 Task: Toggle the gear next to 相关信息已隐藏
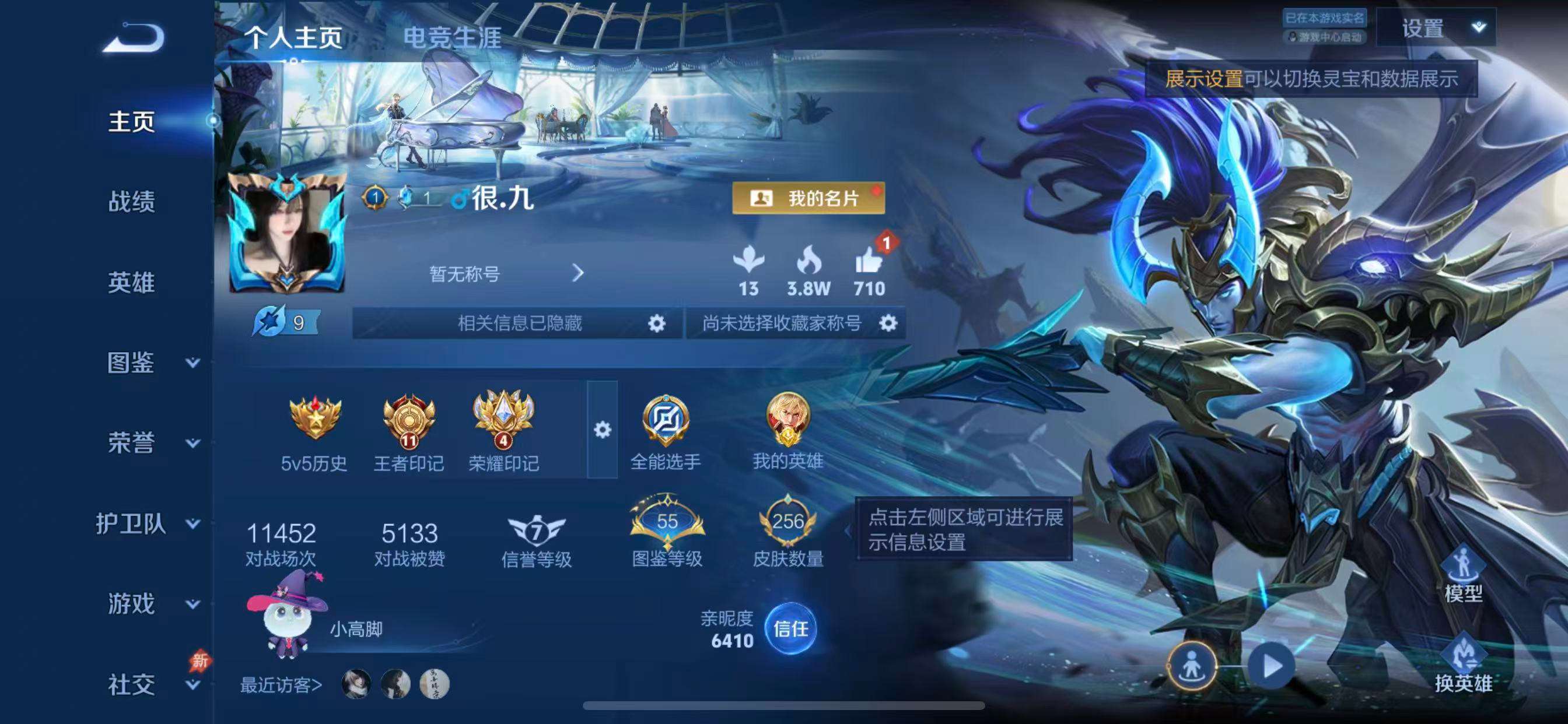point(657,324)
